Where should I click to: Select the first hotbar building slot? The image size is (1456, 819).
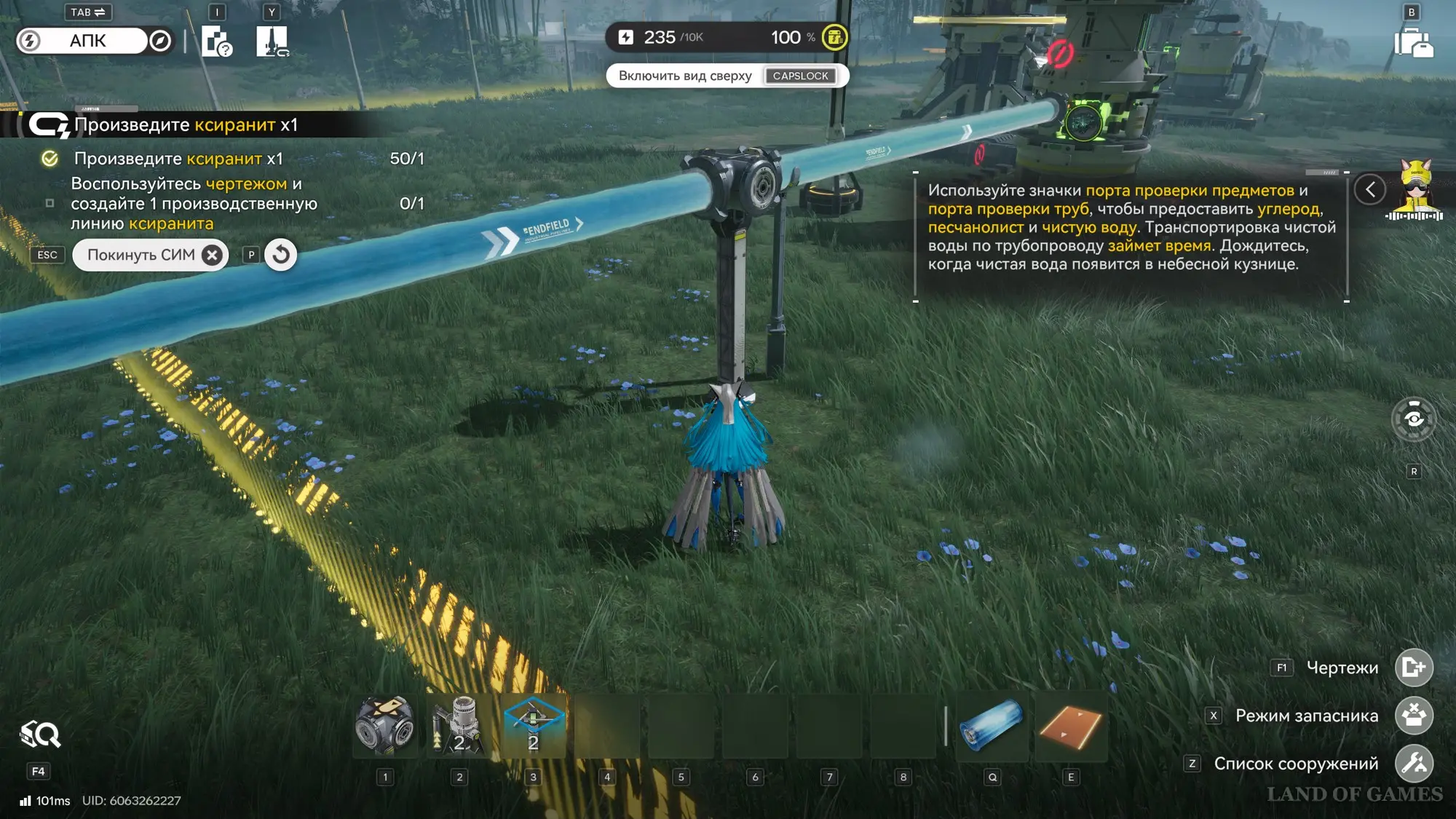(385, 725)
